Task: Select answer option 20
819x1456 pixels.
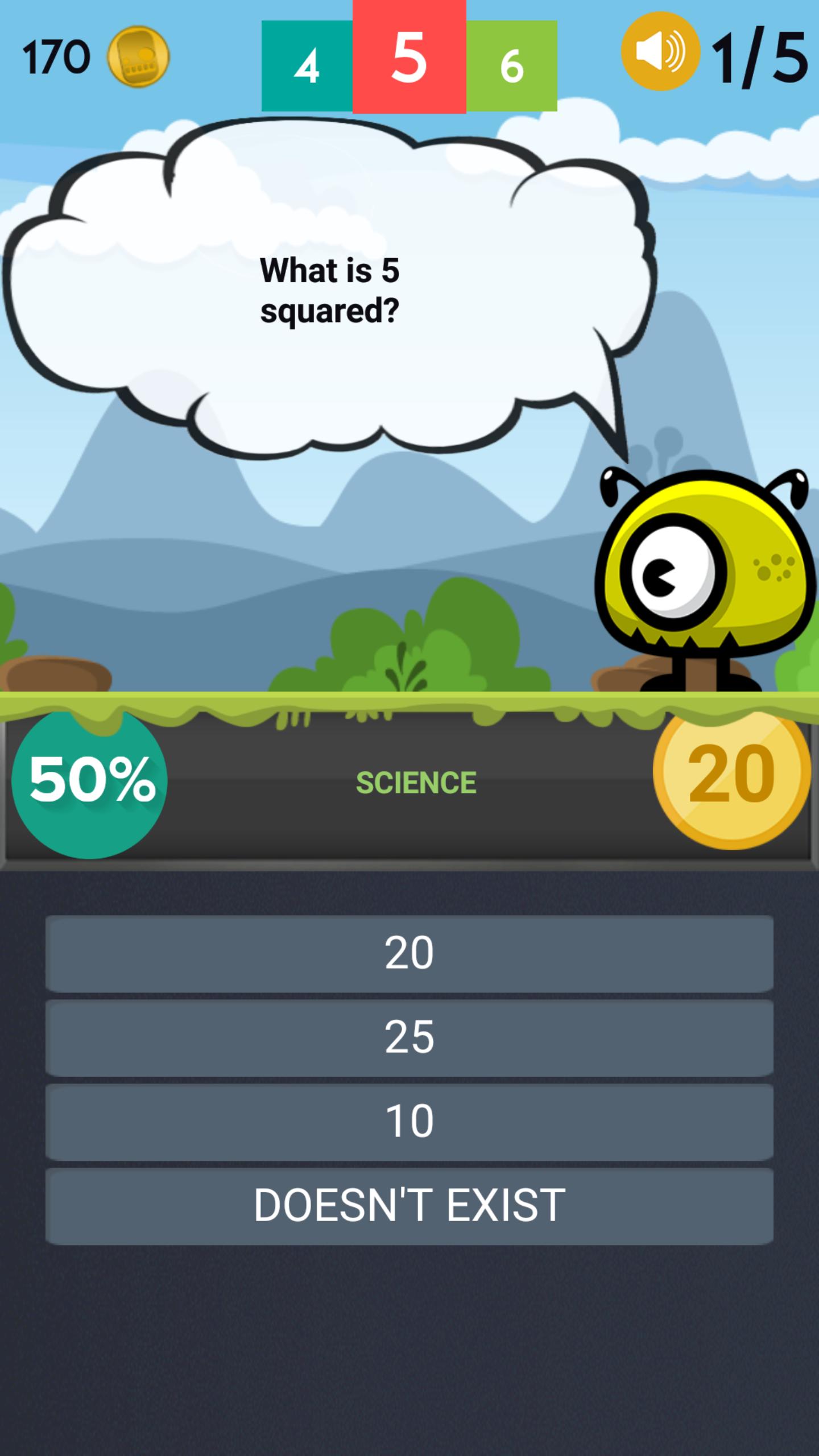Action: tap(411, 953)
